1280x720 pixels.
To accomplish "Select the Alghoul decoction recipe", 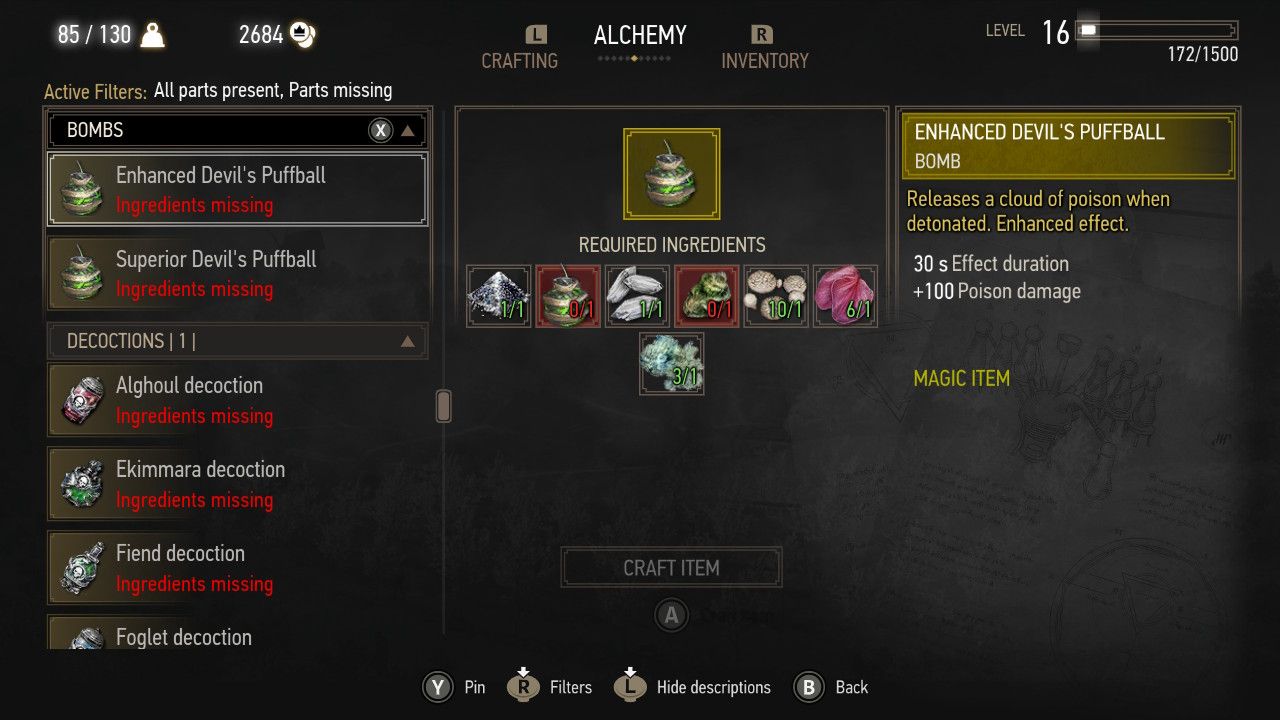I will coord(237,400).
